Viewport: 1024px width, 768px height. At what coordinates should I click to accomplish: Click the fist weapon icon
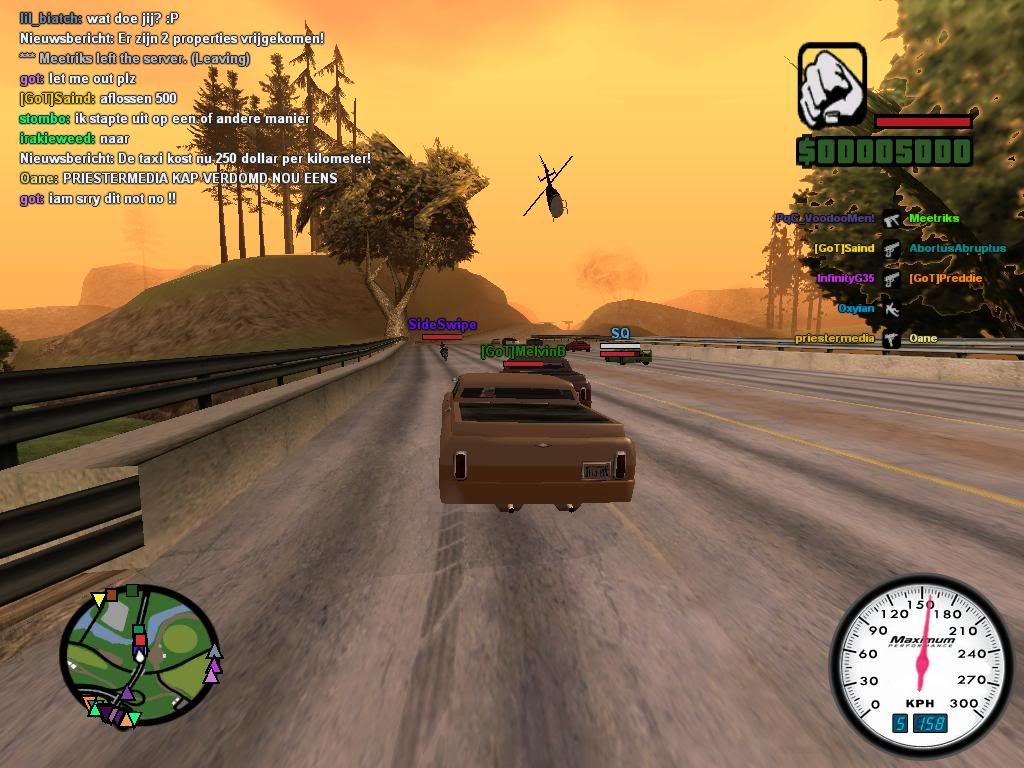[x=831, y=84]
